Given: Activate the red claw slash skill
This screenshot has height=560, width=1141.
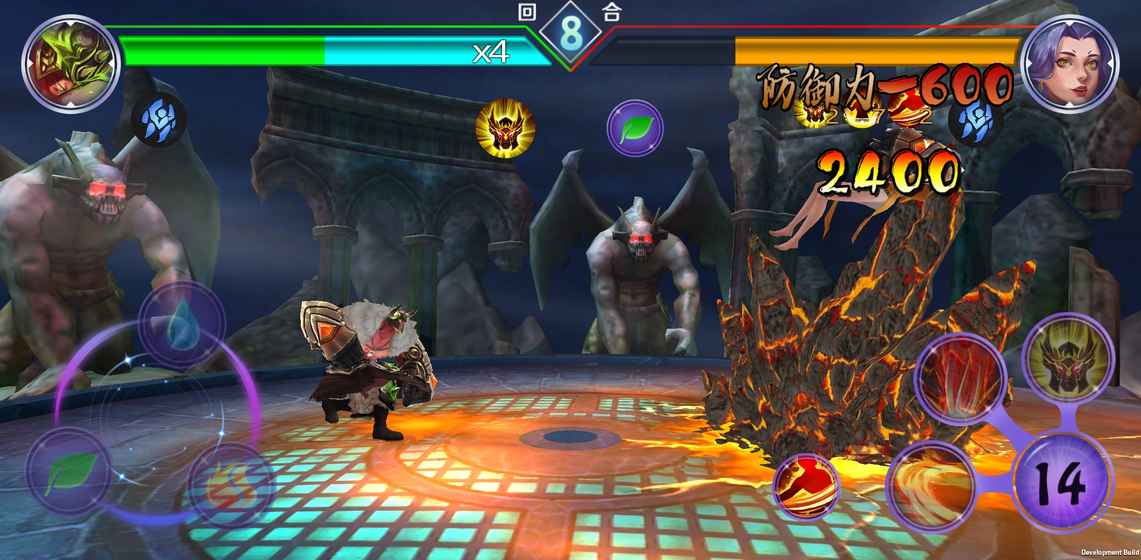Looking at the screenshot, I should [x=959, y=379].
